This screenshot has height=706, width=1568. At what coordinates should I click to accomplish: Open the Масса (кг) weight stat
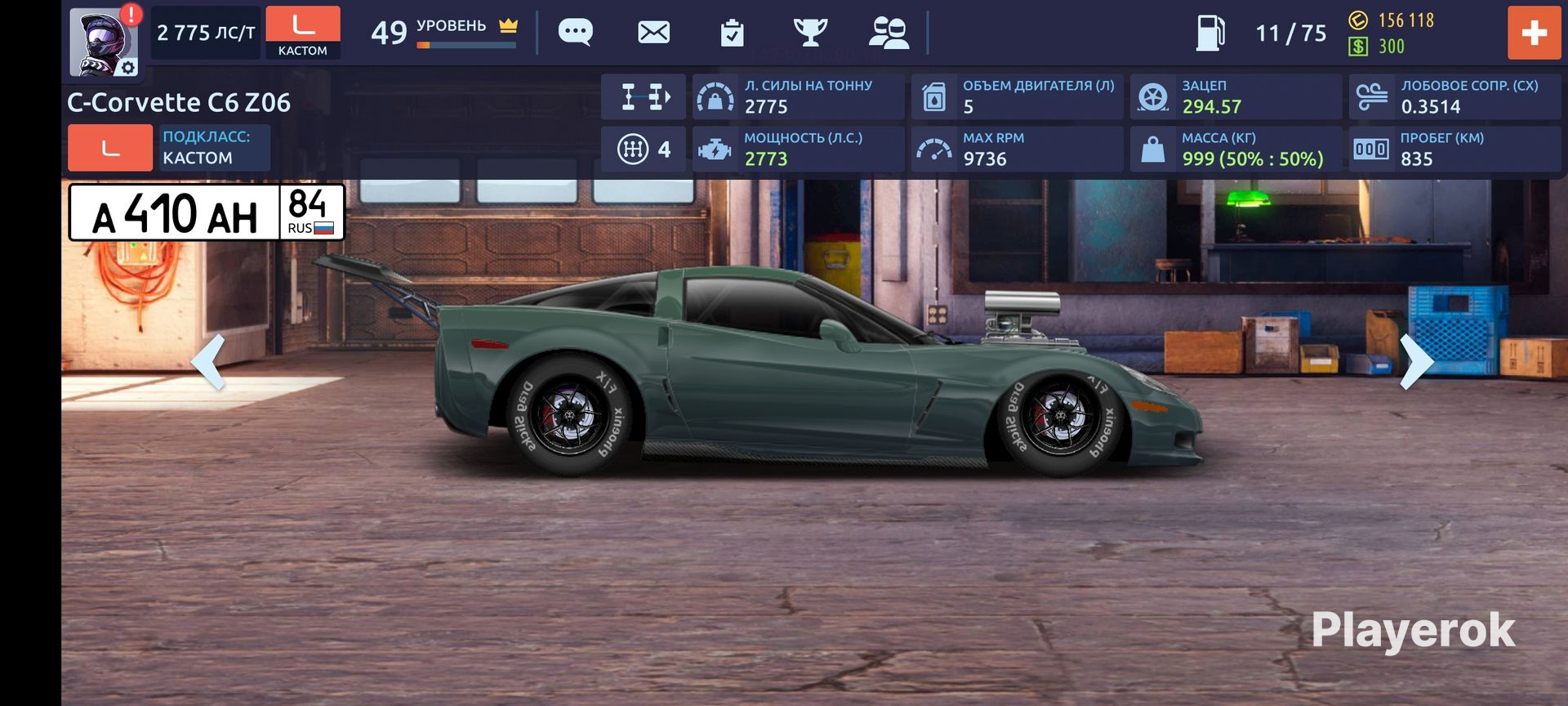click(x=1235, y=149)
